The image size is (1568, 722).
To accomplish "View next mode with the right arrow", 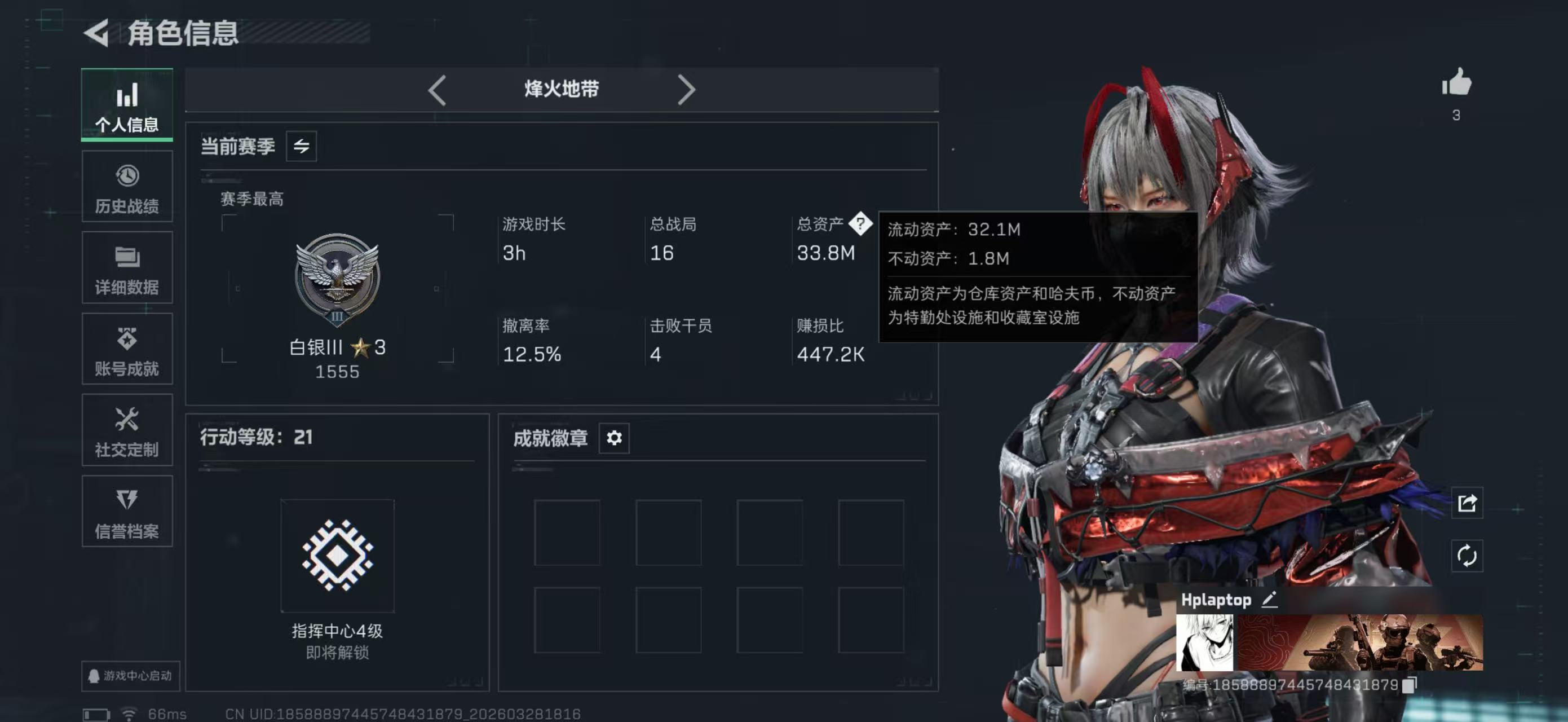I will pyautogui.click(x=687, y=89).
